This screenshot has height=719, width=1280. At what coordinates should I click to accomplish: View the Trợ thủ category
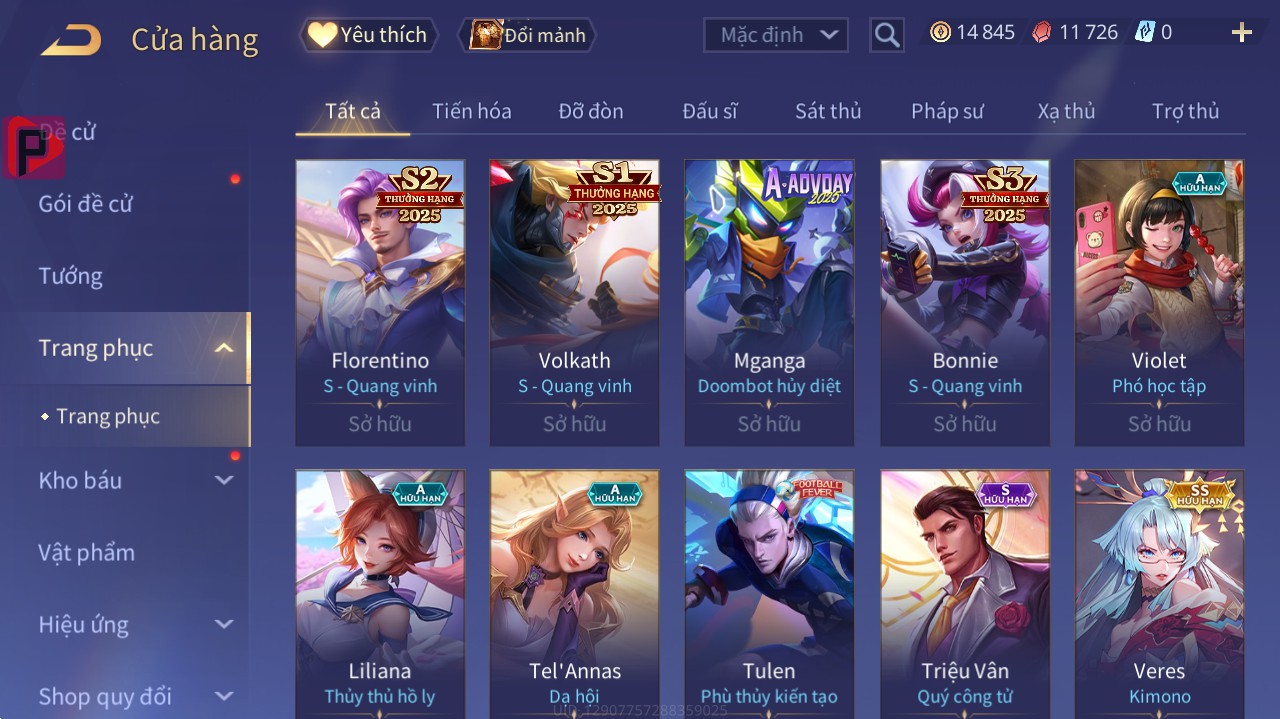pos(1185,111)
